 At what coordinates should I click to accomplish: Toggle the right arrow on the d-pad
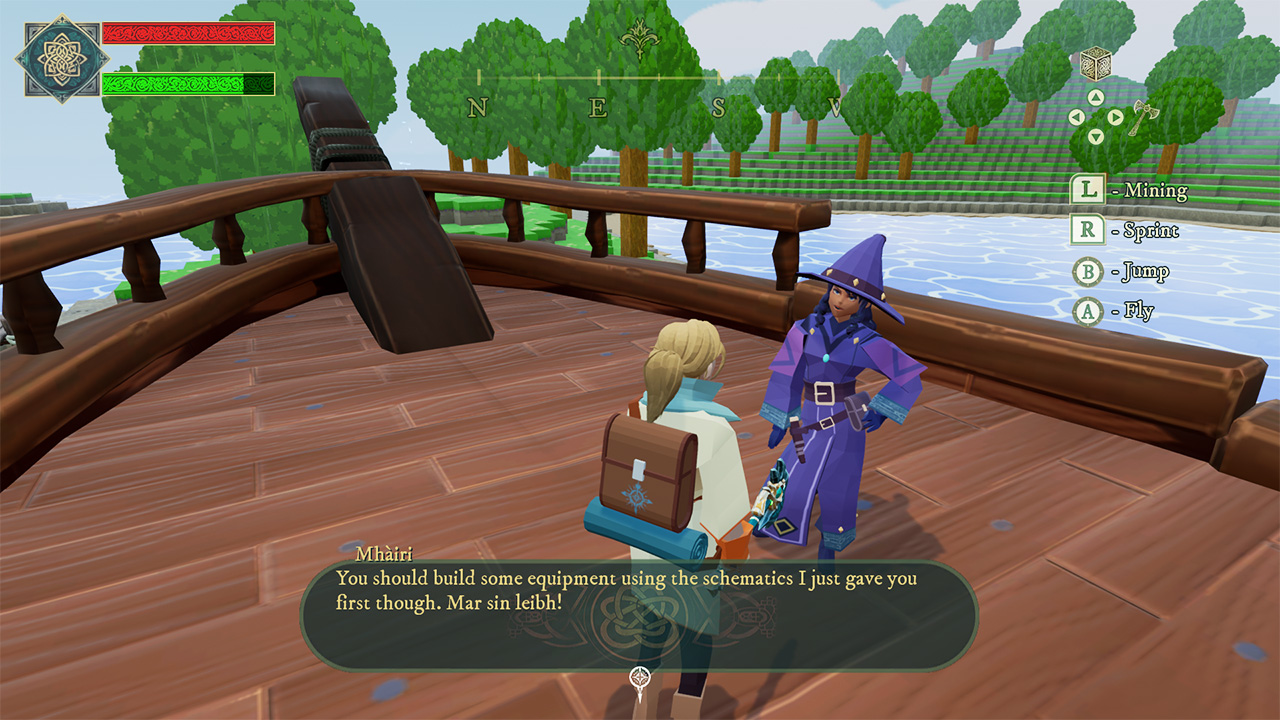[x=1116, y=116]
